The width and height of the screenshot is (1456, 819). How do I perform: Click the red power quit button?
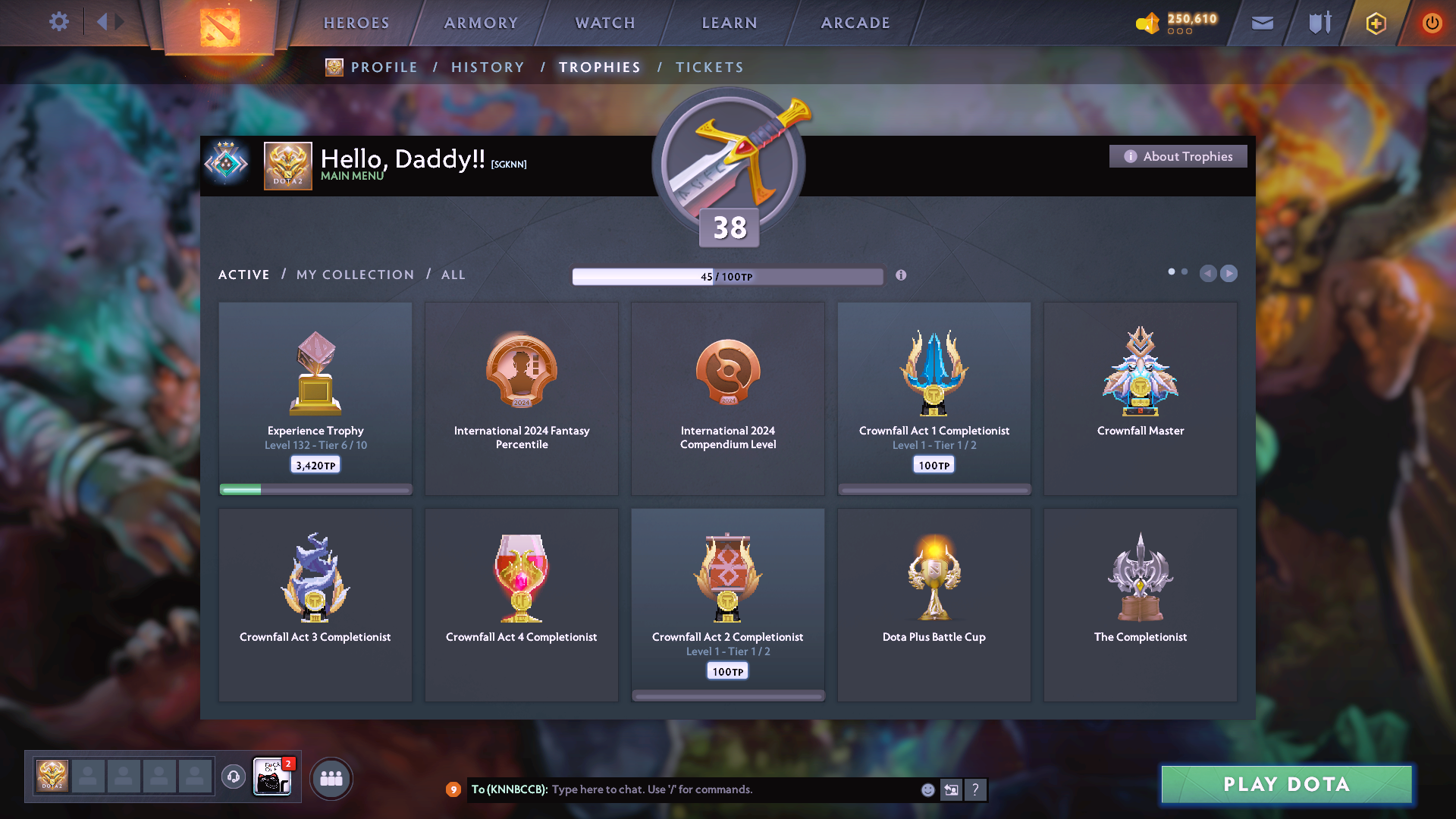click(1431, 23)
